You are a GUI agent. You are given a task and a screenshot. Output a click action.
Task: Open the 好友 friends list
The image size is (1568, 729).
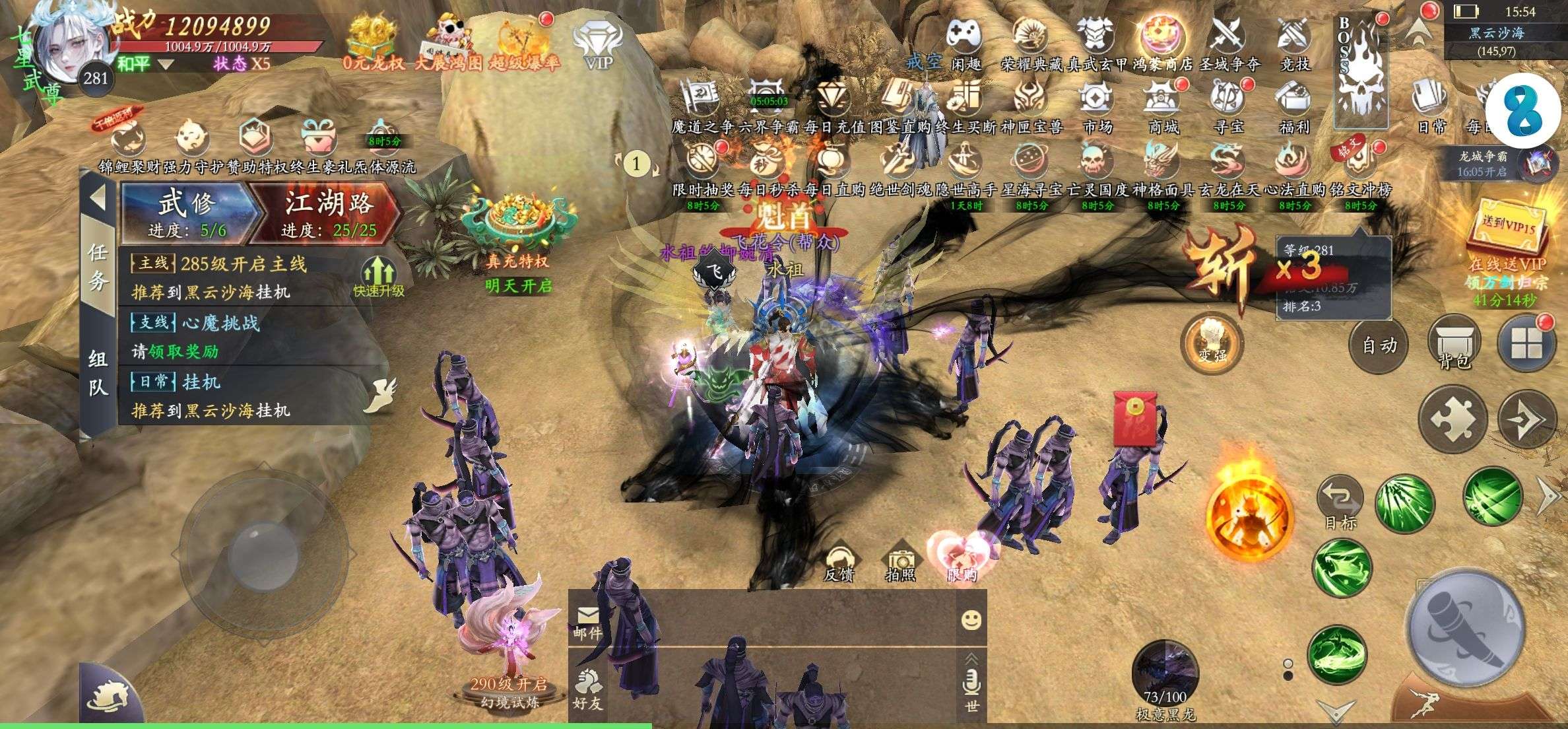pyautogui.click(x=587, y=690)
